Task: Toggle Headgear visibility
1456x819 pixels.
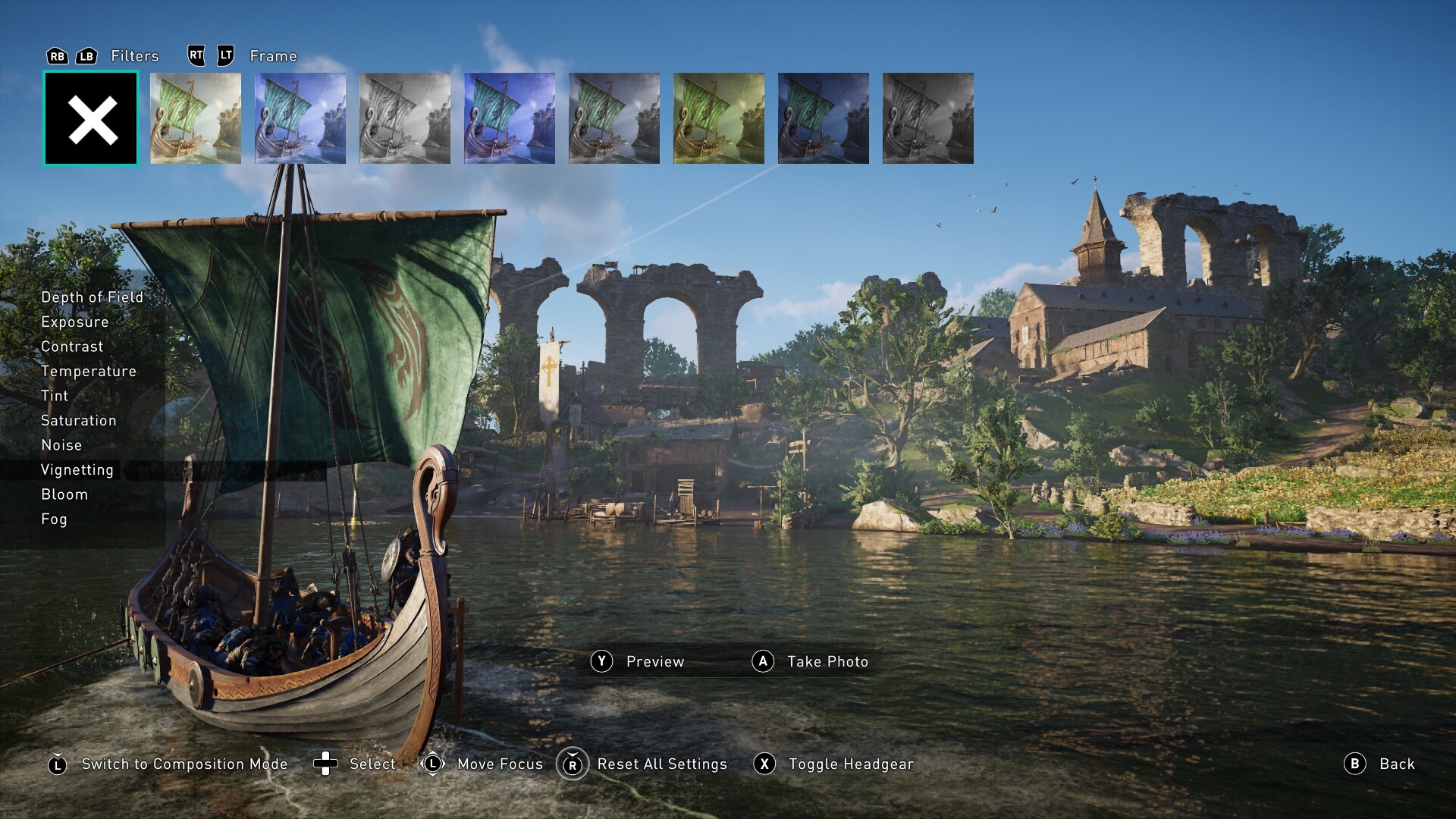Action: (x=850, y=764)
